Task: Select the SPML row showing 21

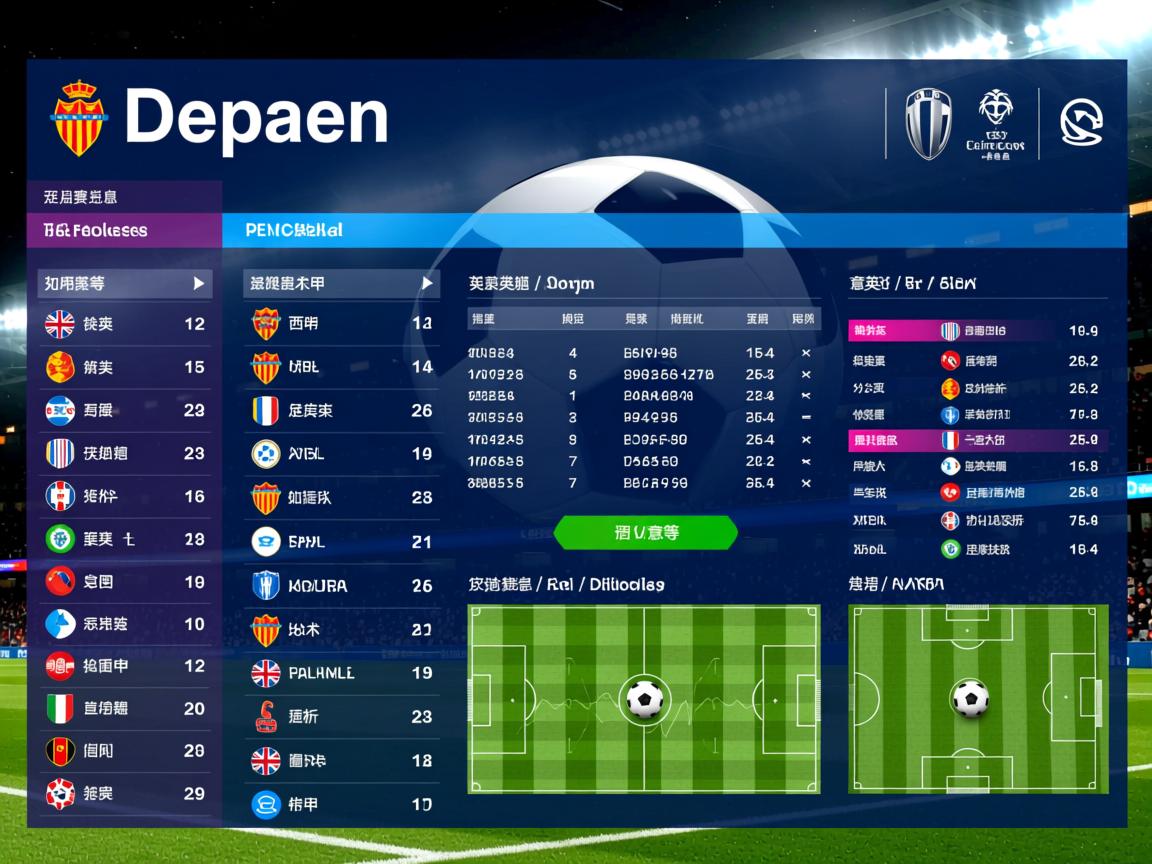Action: point(341,542)
